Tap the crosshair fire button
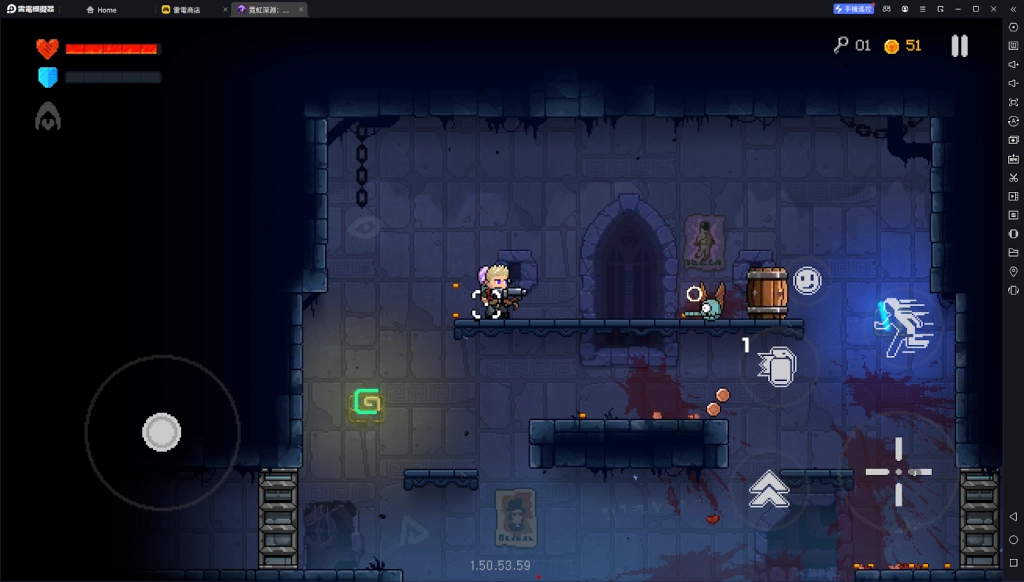The height and width of the screenshot is (582, 1024). tap(898, 471)
